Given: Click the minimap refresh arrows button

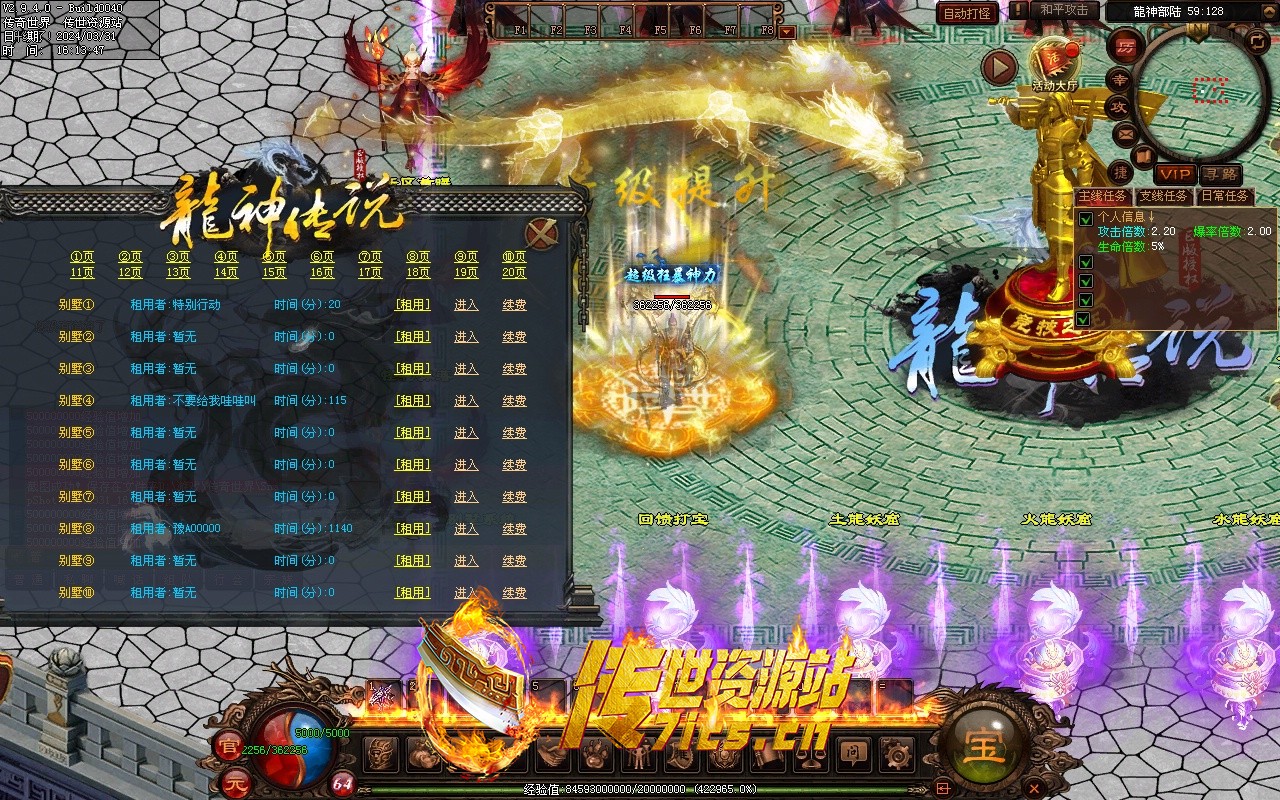Looking at the screenshot, I should click(1256, 41).
